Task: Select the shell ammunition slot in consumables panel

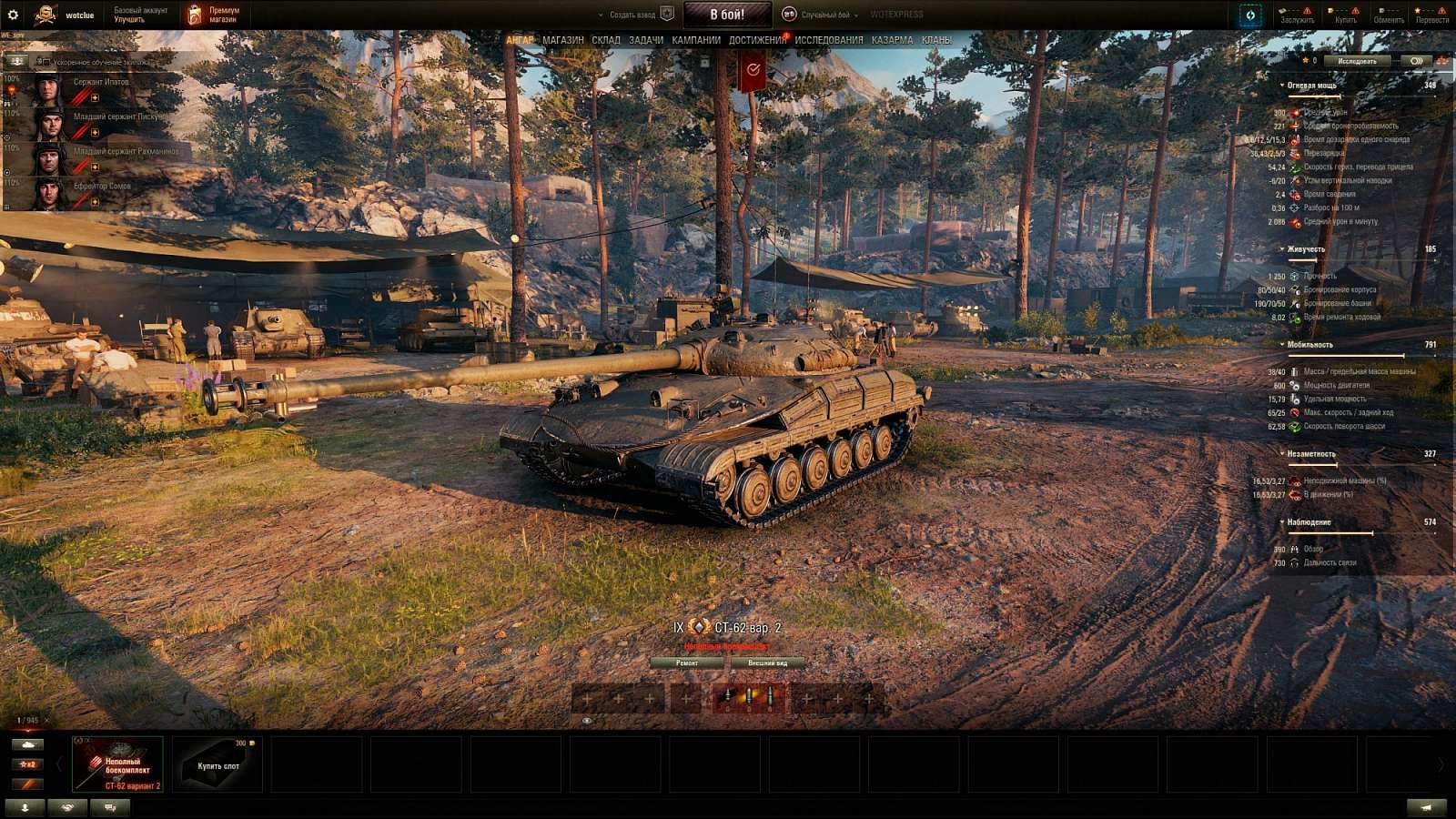Action: click(746, 700)
